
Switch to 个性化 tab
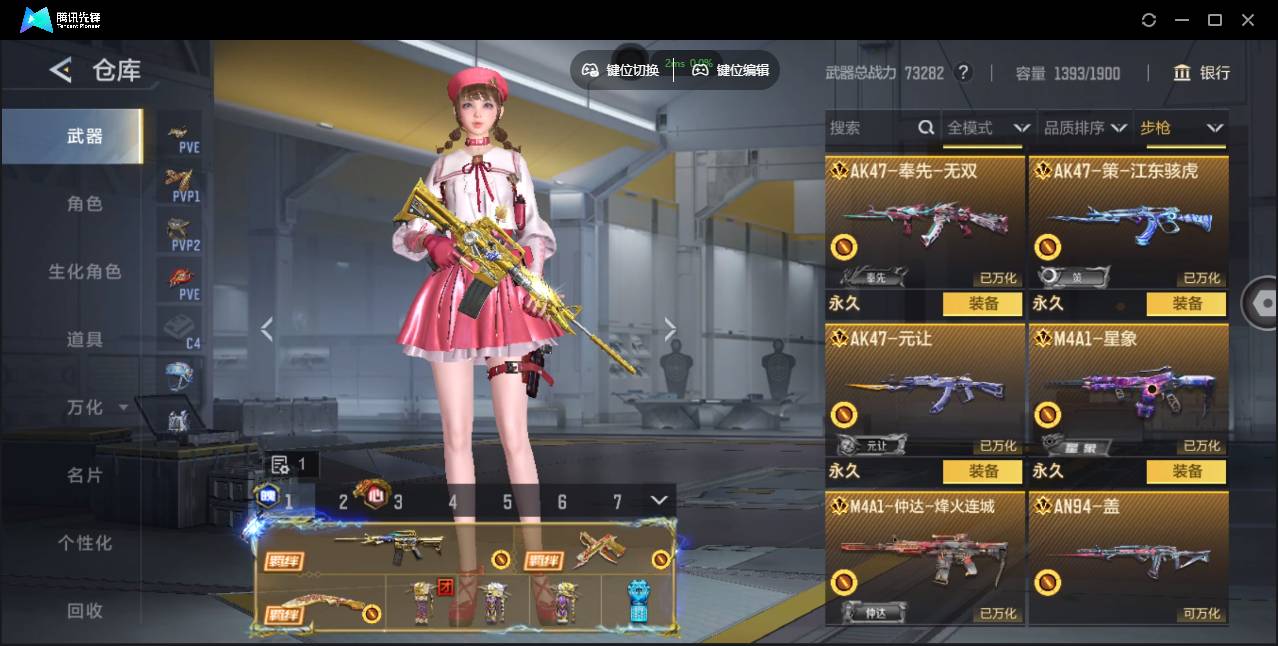(84, 543)
